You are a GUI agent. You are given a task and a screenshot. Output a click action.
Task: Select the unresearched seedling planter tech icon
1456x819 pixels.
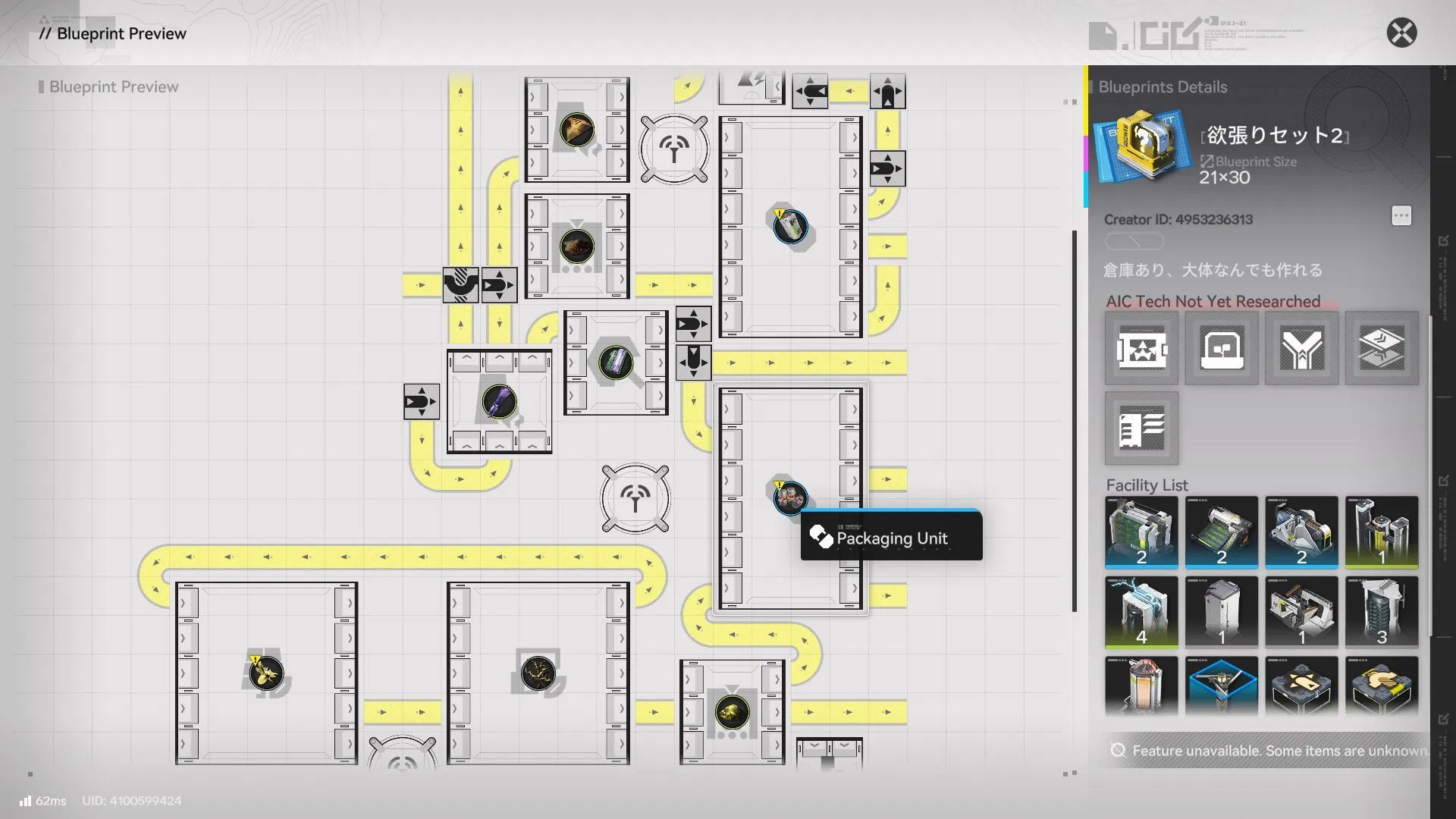click(1222, 348)
